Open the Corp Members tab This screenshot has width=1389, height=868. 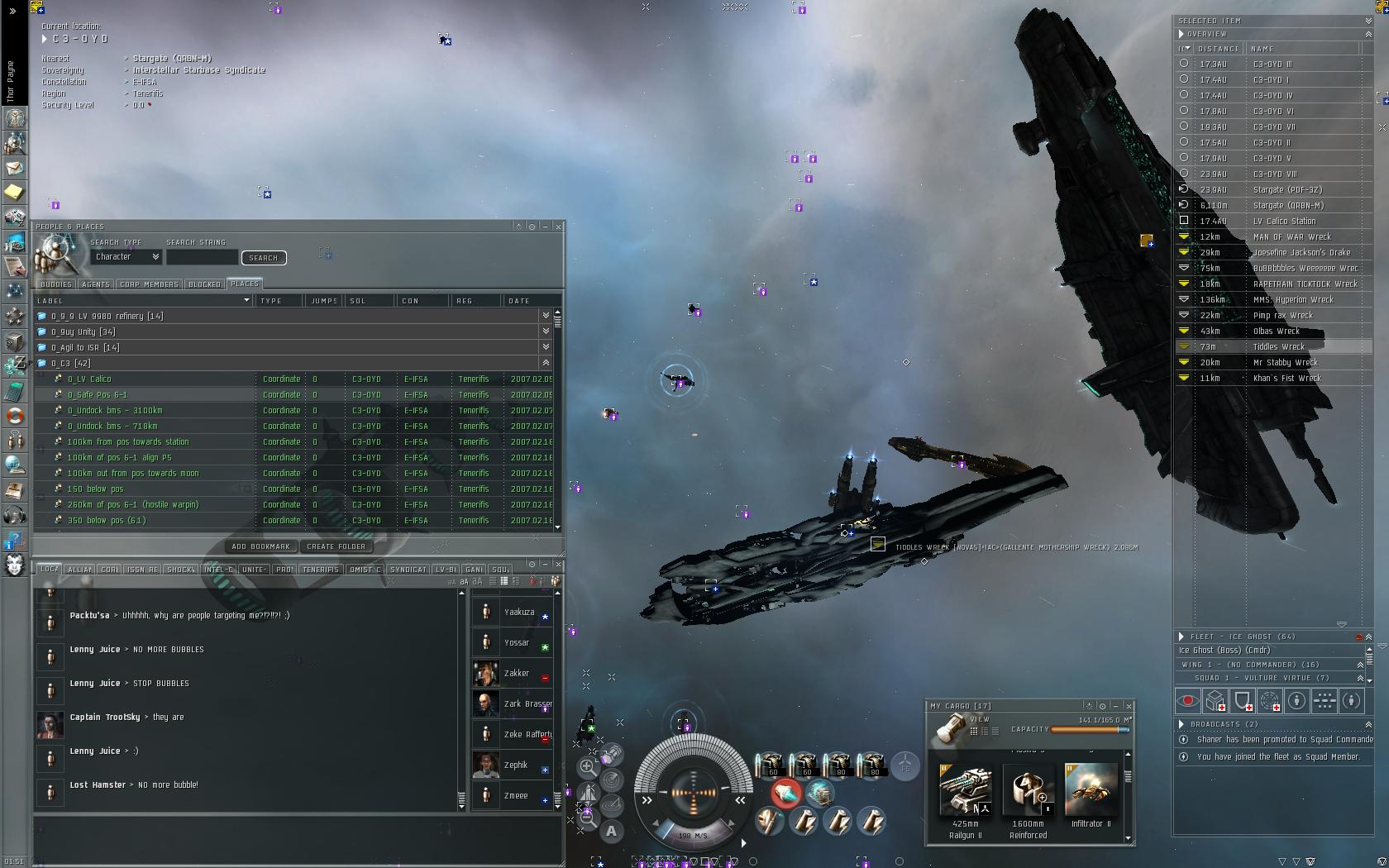pyautogui.click(x=149, y=284)
